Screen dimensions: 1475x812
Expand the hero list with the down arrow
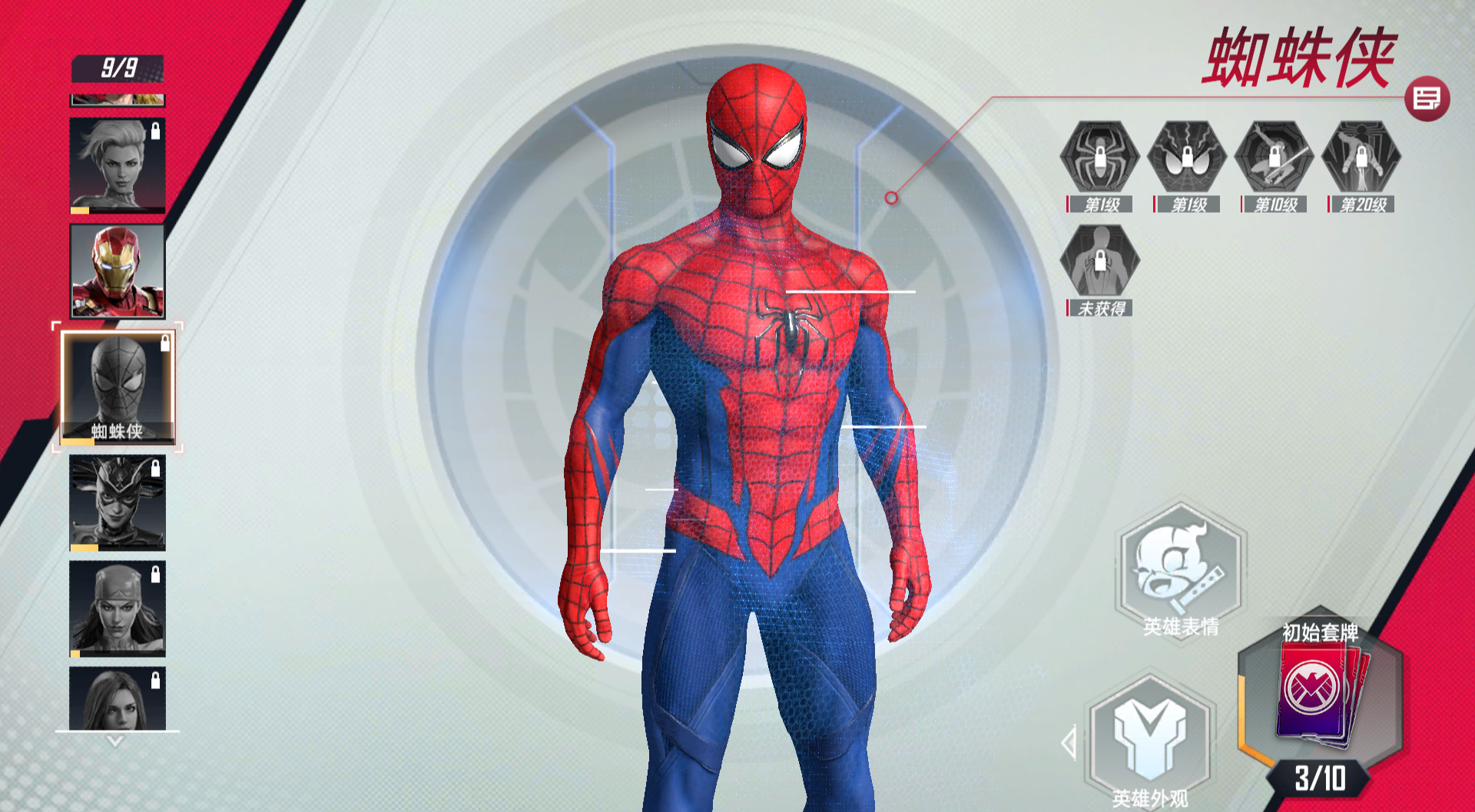tap(115, 741)
